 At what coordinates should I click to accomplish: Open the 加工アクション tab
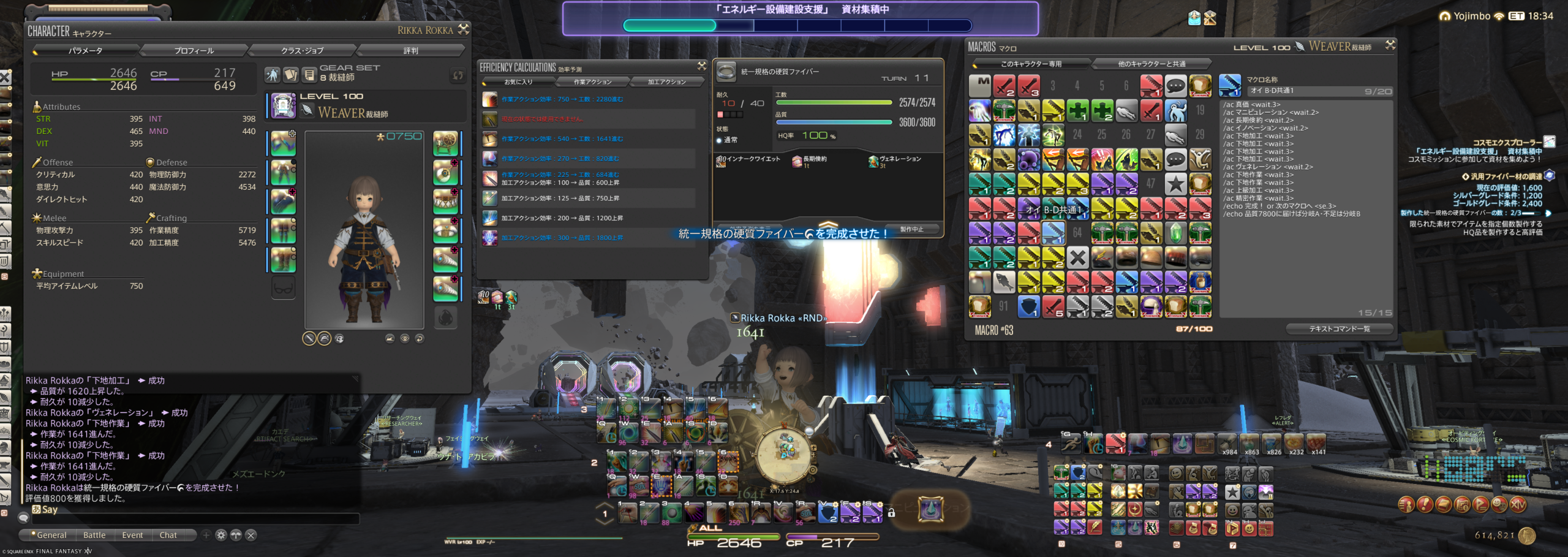click(x=666, y=81)
